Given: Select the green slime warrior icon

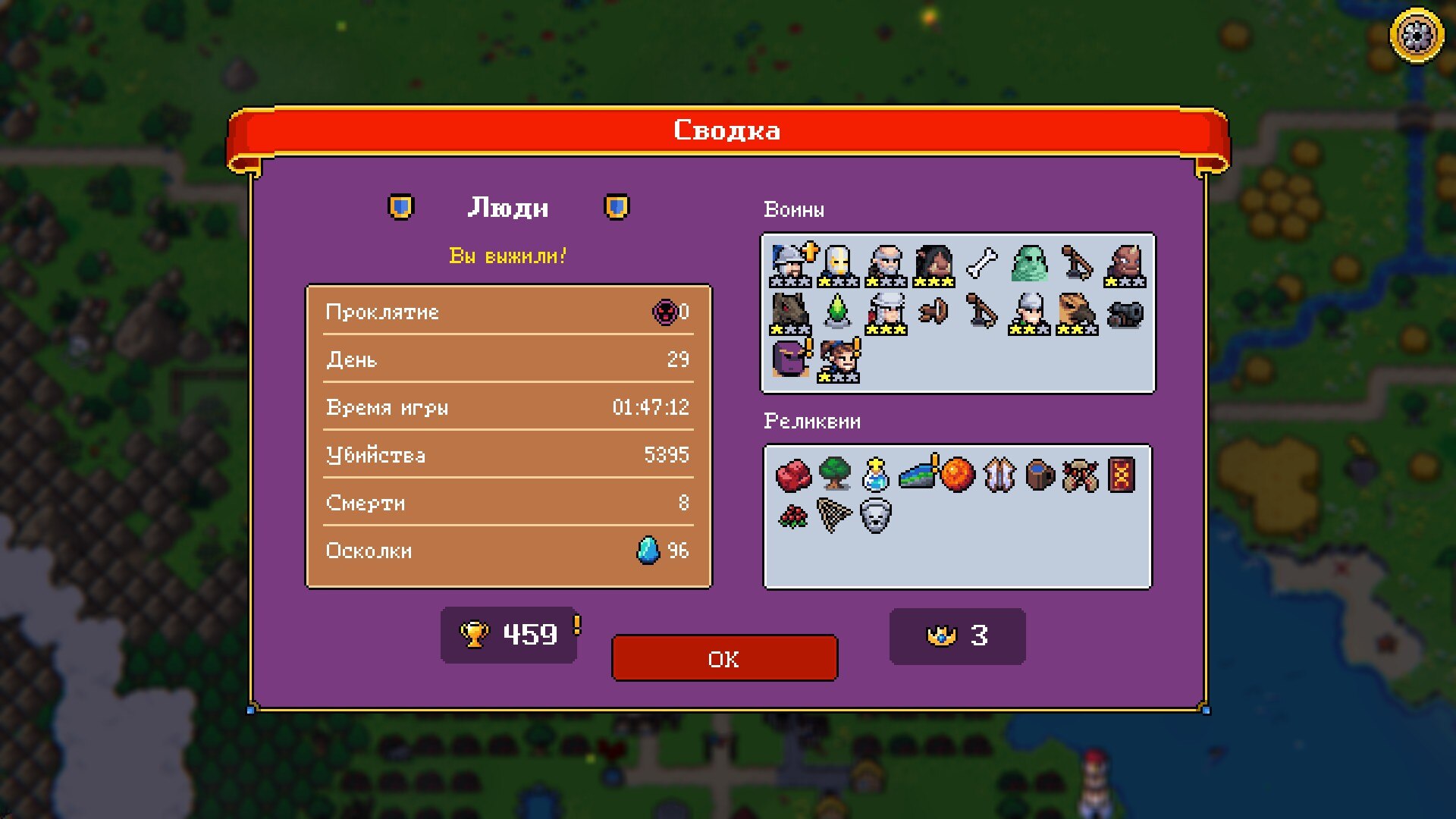Looking at the screenshot, I should tap(1029, 264).
